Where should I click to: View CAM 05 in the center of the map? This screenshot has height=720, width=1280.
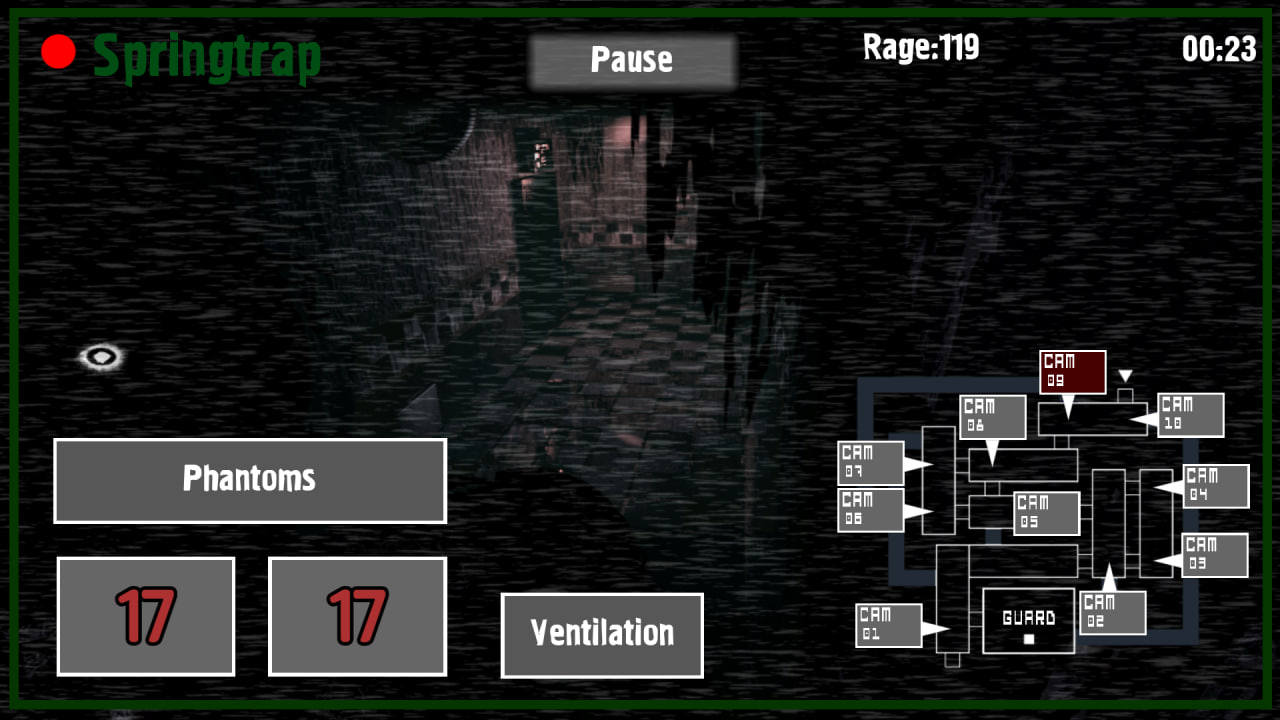coord(1047,513)
